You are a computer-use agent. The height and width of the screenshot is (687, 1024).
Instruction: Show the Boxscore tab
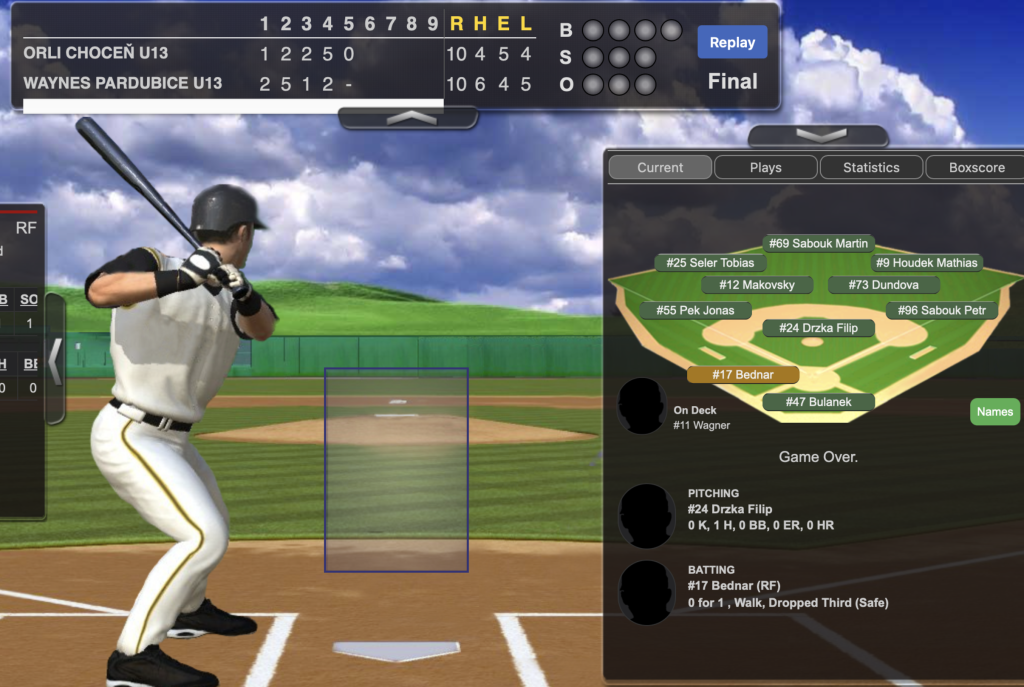[976, 167]
